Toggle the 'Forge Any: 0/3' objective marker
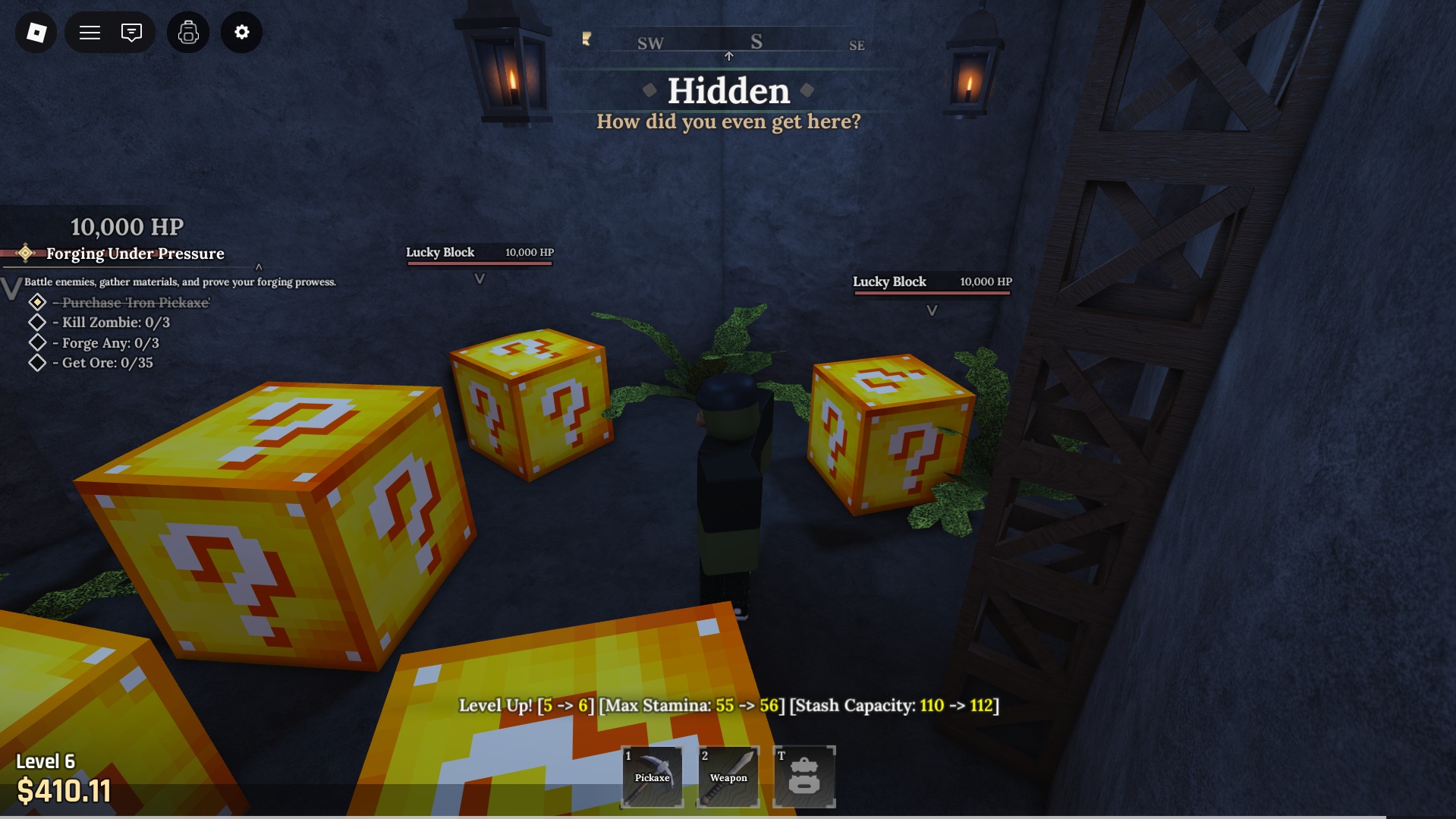Screen dimensions: 1456x819 coord(36,342)
